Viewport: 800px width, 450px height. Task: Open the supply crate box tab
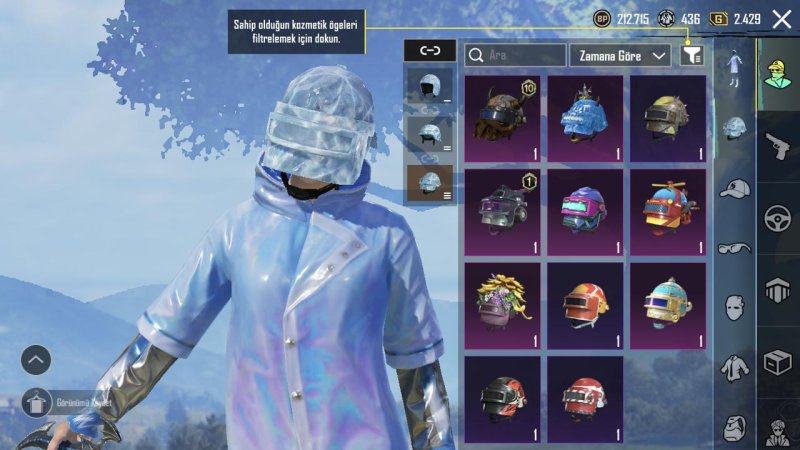(x=777, y=362)
